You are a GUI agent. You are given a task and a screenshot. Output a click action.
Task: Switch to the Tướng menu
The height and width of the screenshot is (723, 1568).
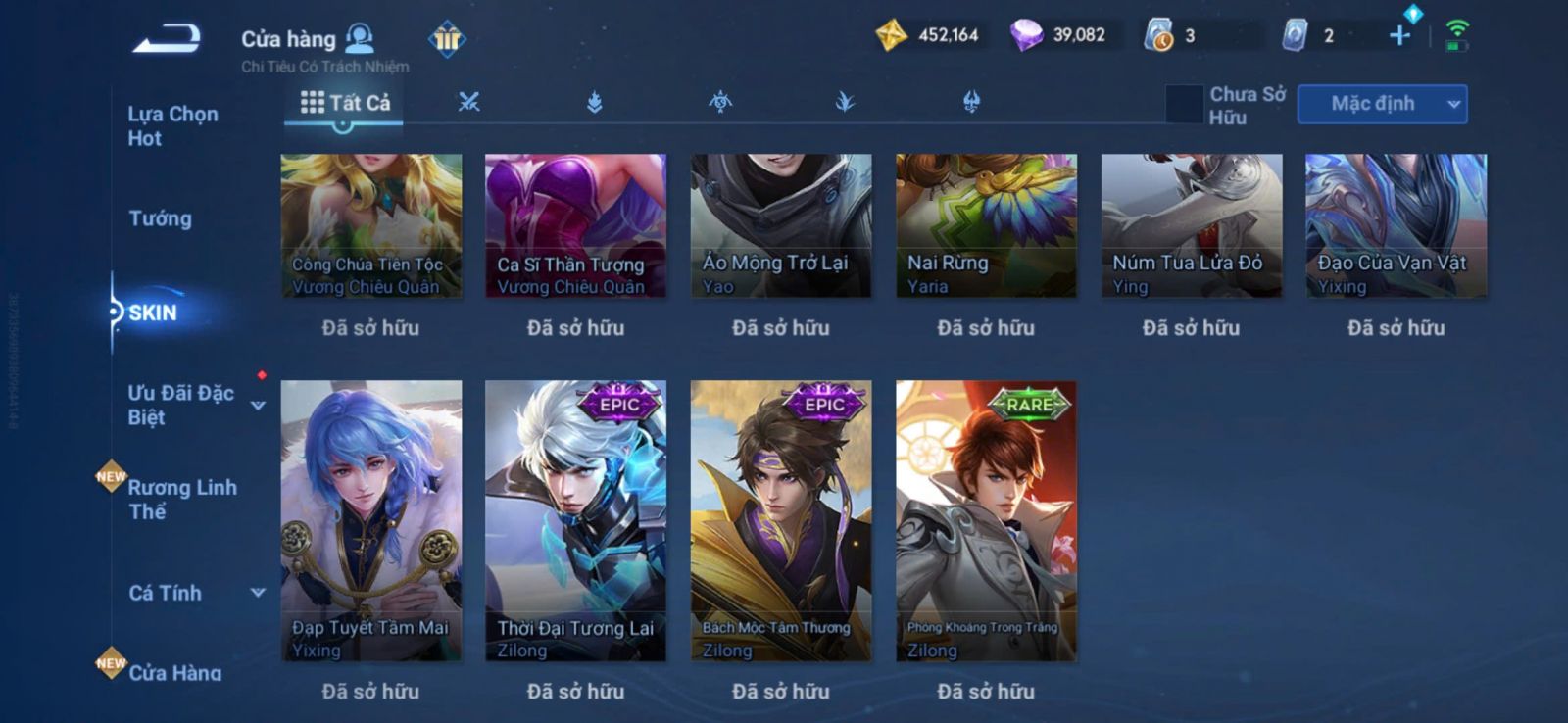point(161,218)
